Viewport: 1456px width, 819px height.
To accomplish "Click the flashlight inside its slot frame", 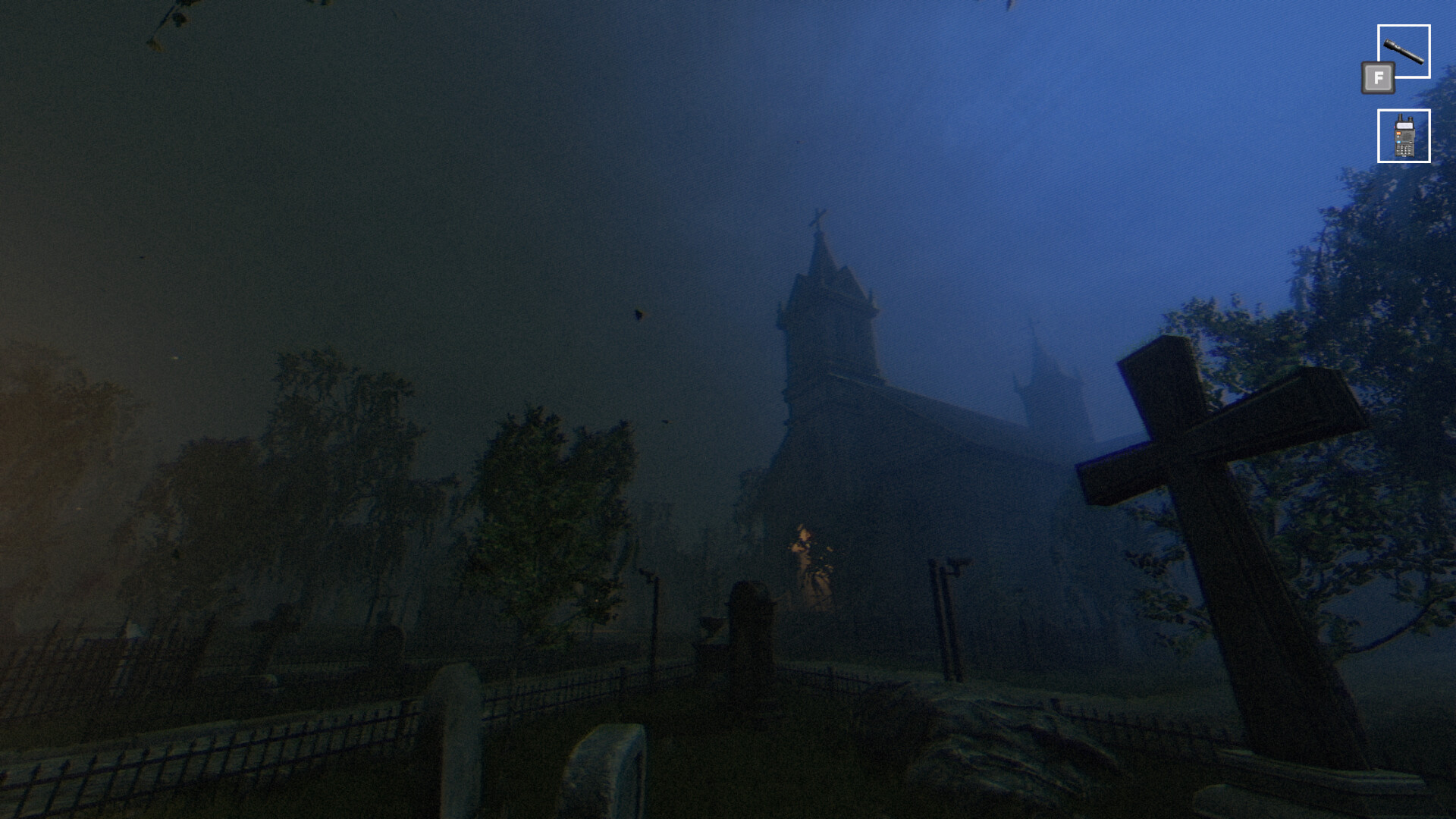I will pos(1404,50).
